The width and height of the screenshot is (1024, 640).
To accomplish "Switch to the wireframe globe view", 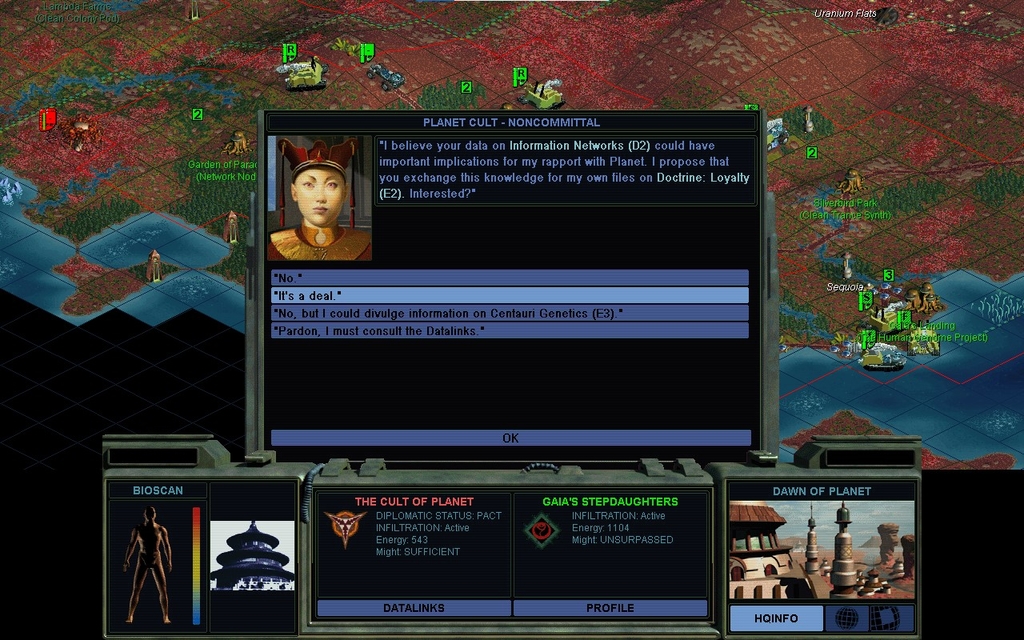I will click(846, 619).
